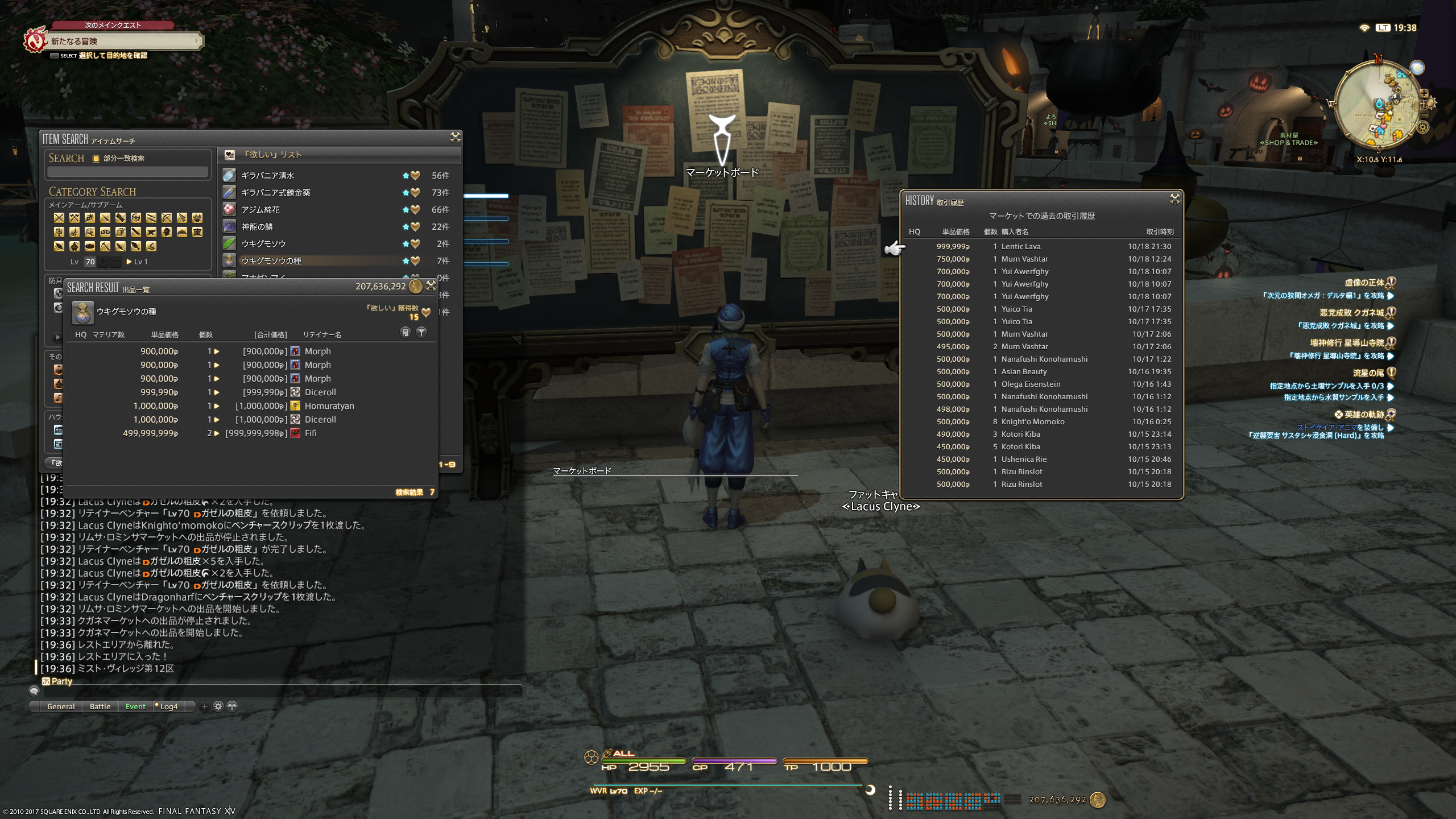This screenshot has width=1456, height=819.
Task: Switch to the General chat tab
Action: (61, 706)
